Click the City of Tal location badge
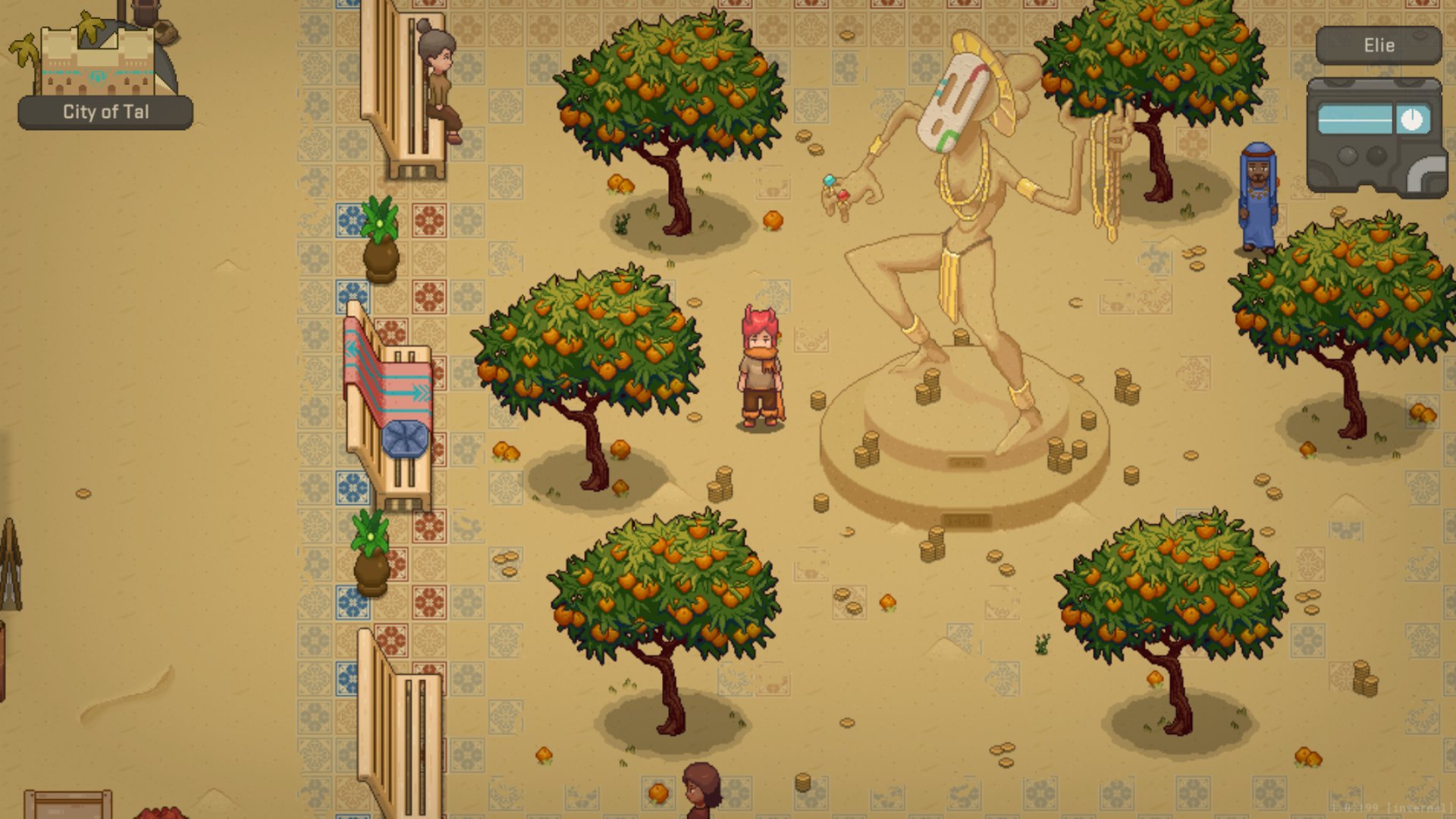1456x819 pixels. point(105,112)
